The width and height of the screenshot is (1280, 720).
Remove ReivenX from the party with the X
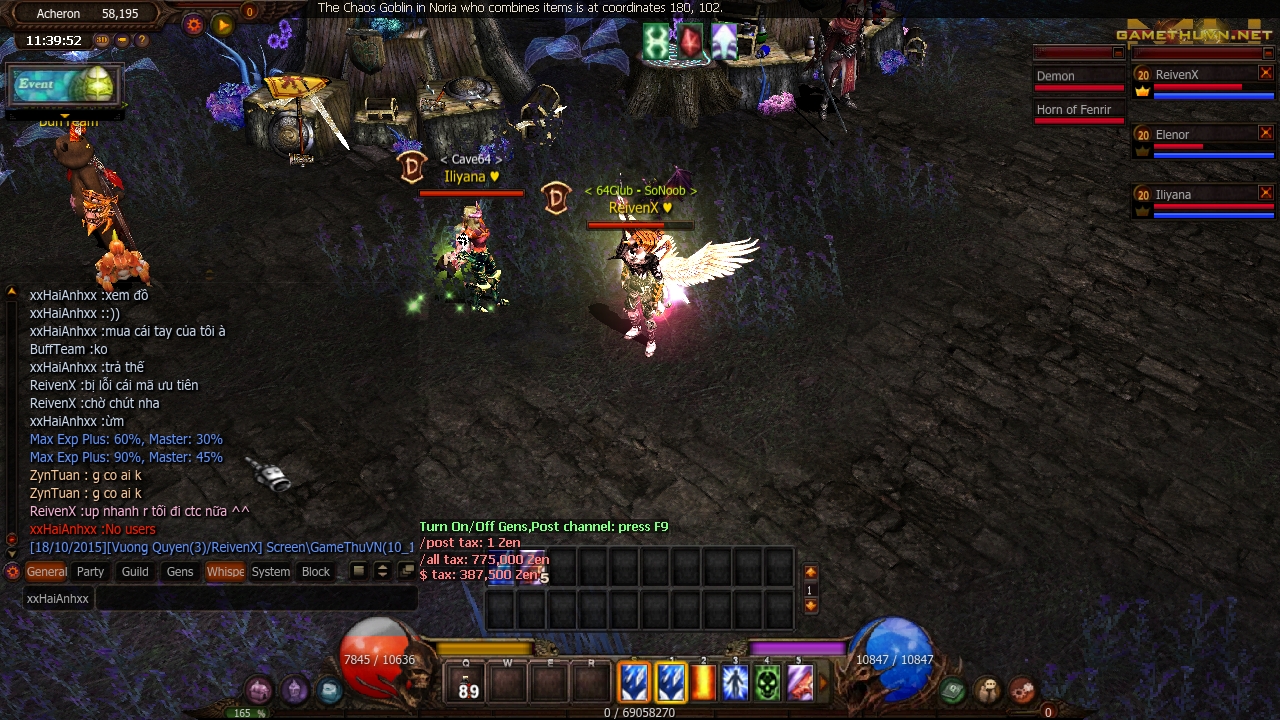[1268, 74]
